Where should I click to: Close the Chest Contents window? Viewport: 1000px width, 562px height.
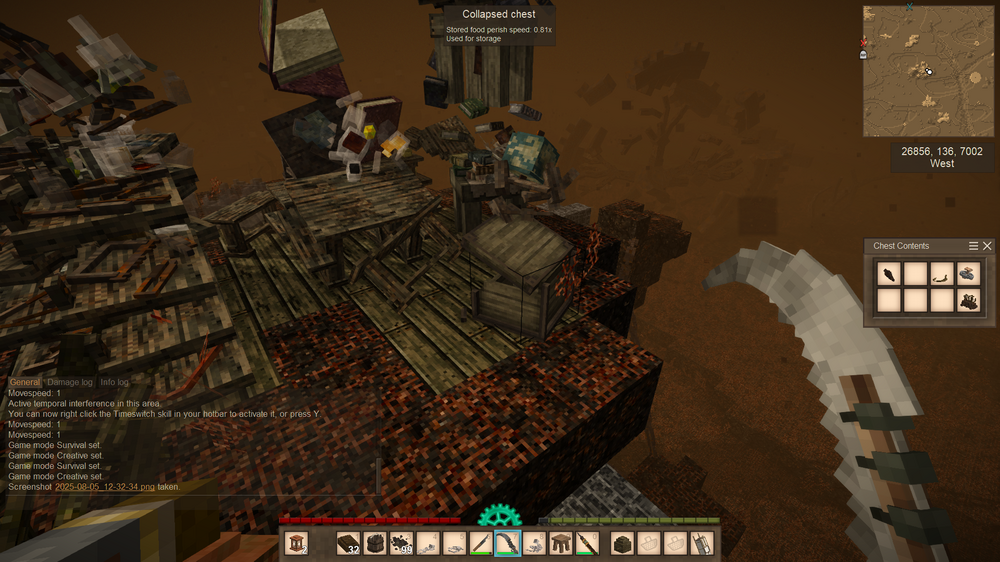(988, 246)
